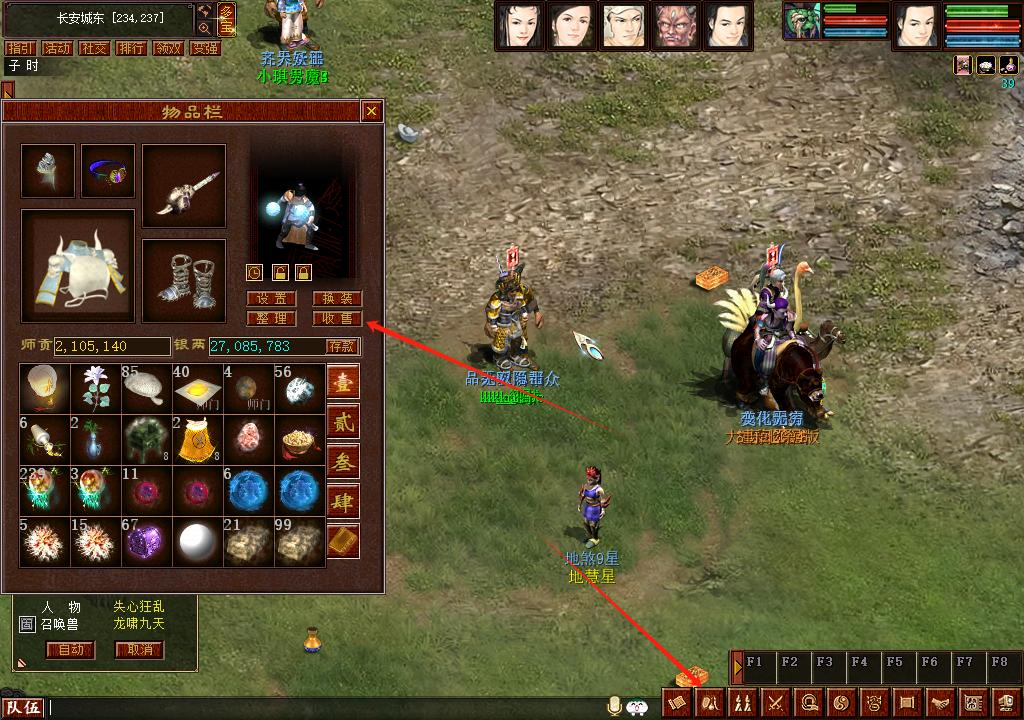Select the white pearl orb item
Screen dimensions: 1024x720
(197, 542)
